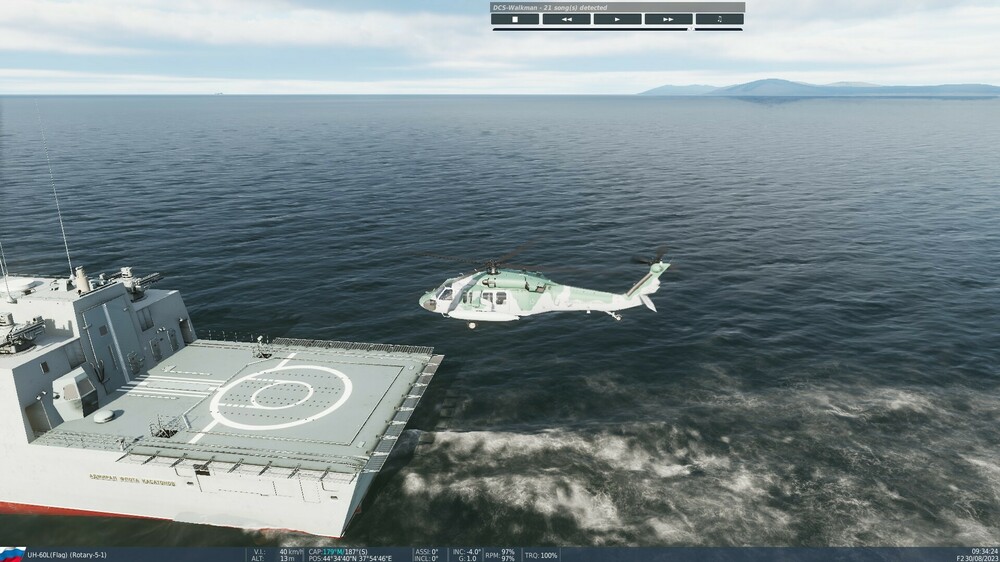Open the music note song list button
This screenshot has width=1000, height=562.
pyautogui.click(x=719, y=19)
